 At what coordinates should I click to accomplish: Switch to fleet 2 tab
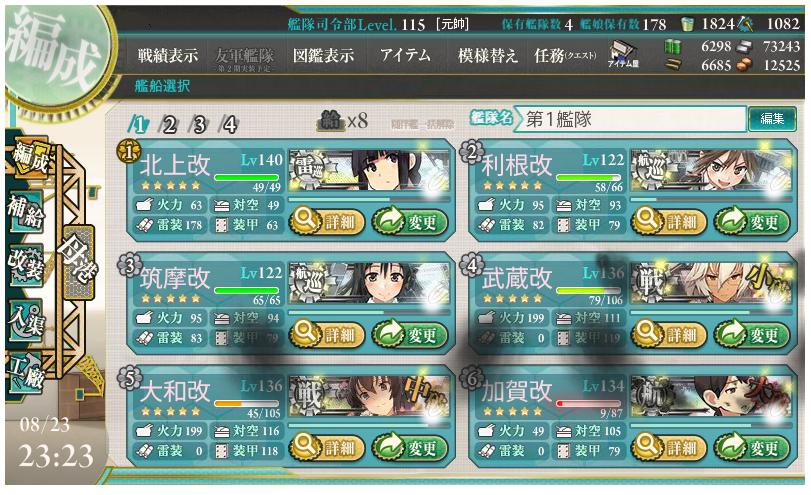[169, 125]
